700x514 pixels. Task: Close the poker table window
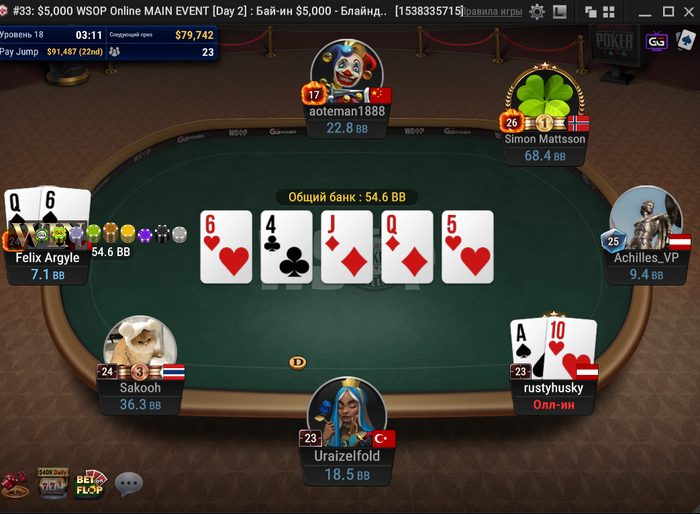coord(688,11)
